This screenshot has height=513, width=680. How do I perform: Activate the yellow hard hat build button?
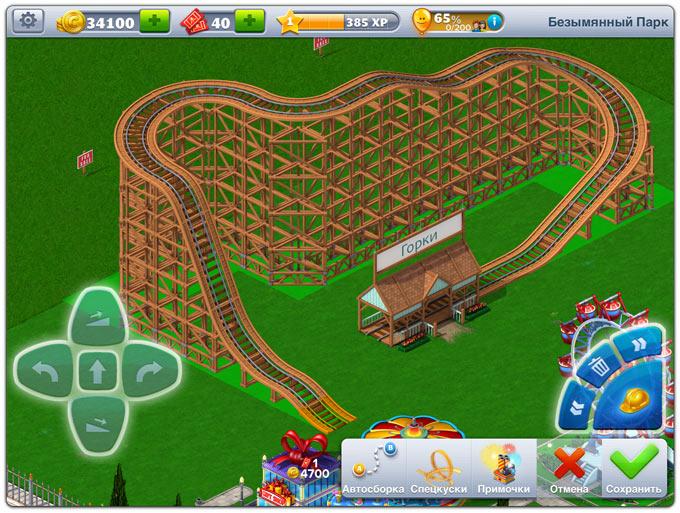tap(631, 401)
